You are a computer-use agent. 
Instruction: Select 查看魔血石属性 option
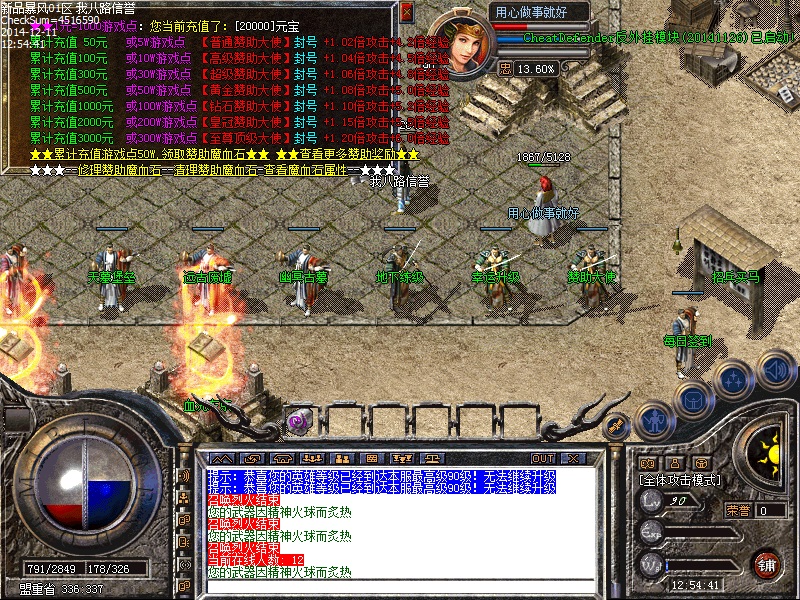[x=310, y=170]
